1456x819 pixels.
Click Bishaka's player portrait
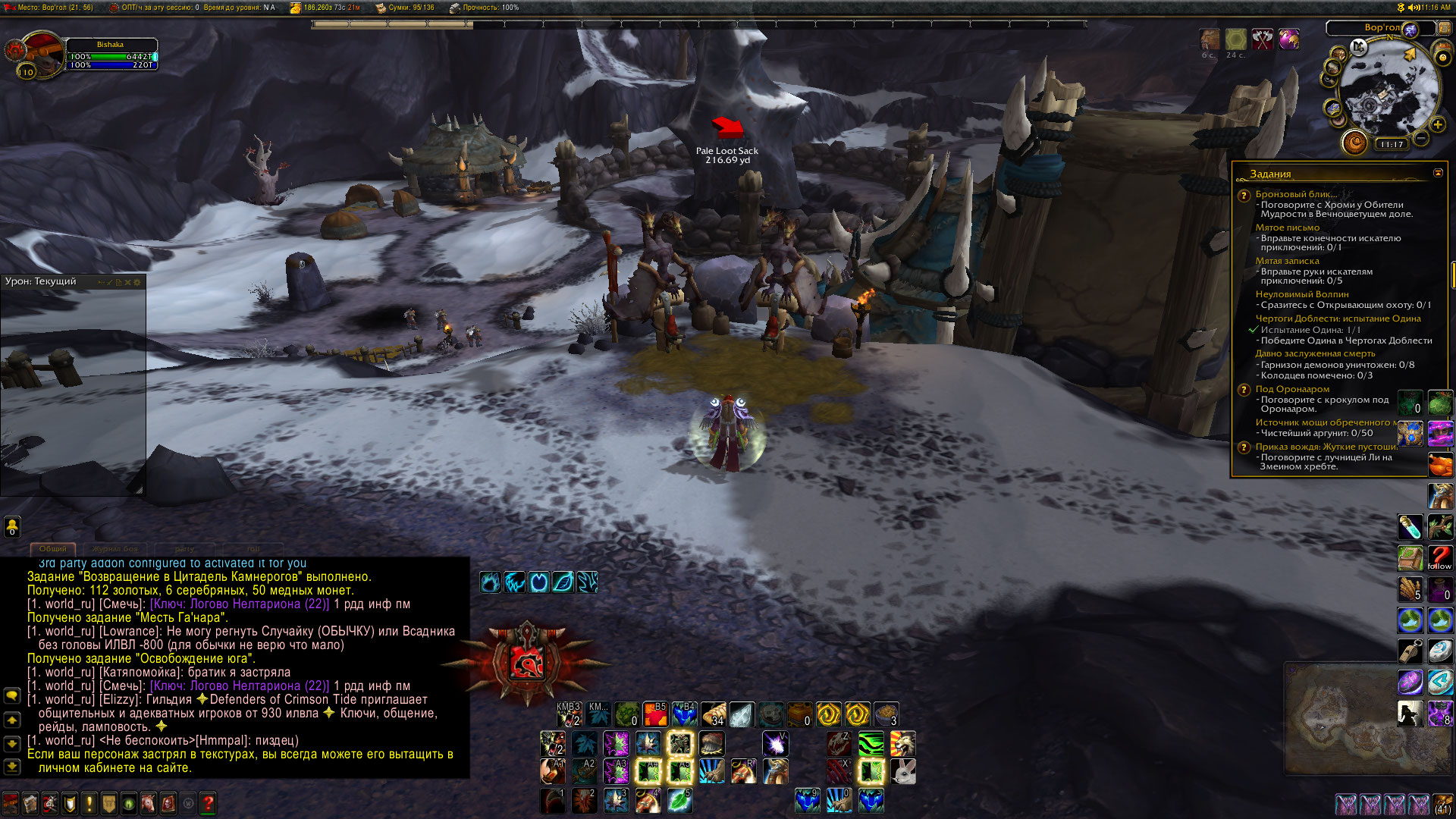click(42, 53)
